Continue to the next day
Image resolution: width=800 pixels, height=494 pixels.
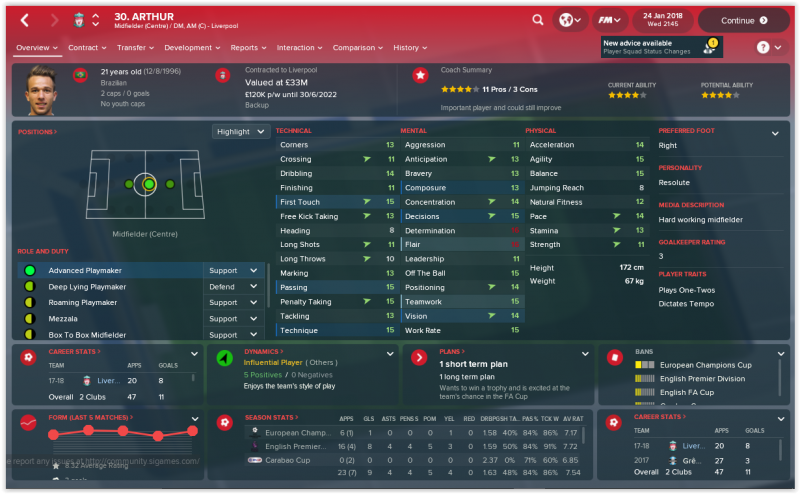pyautogui.click(x=743, y=20)
